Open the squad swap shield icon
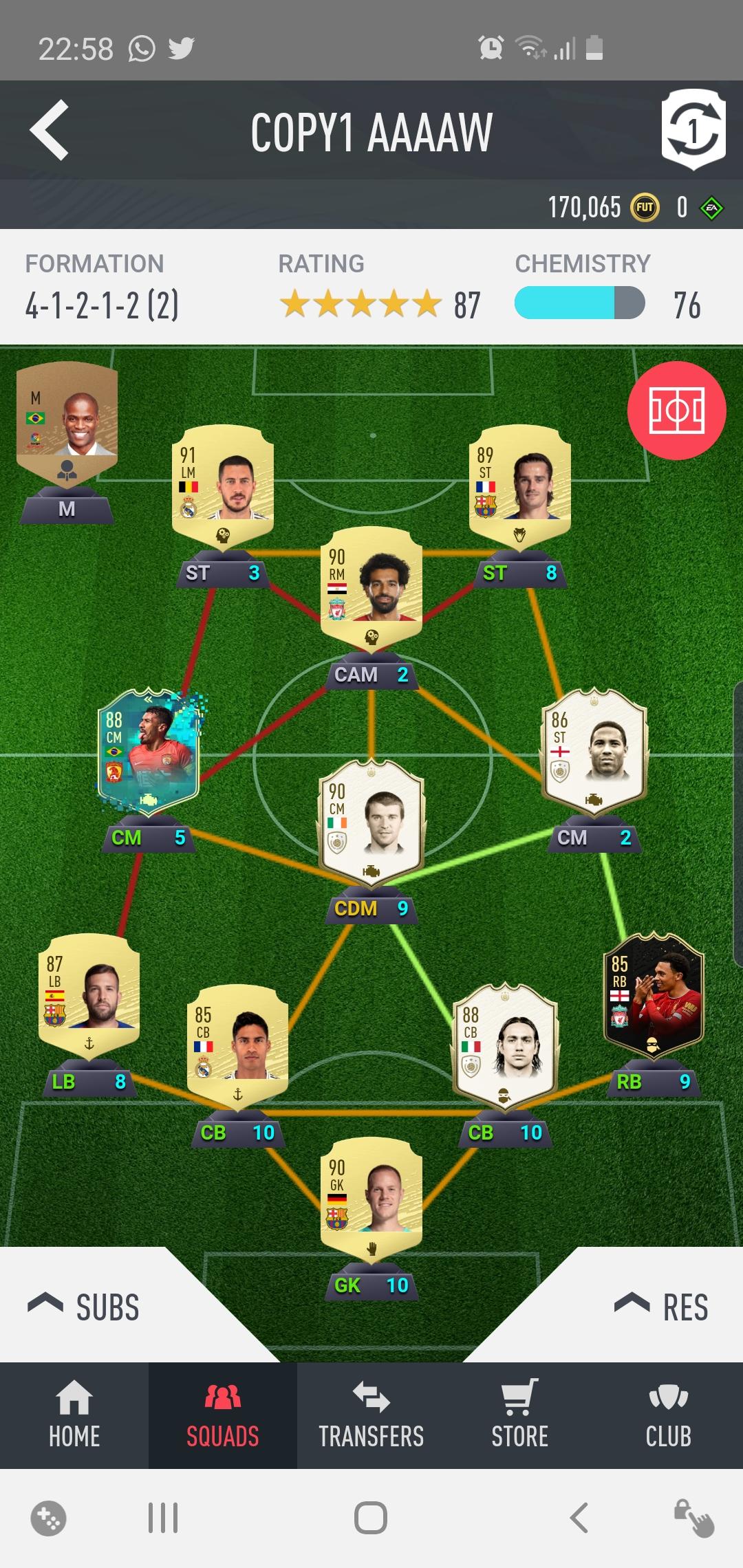Viewport: 743px width, 1568px height. click(x=693, y=129)
